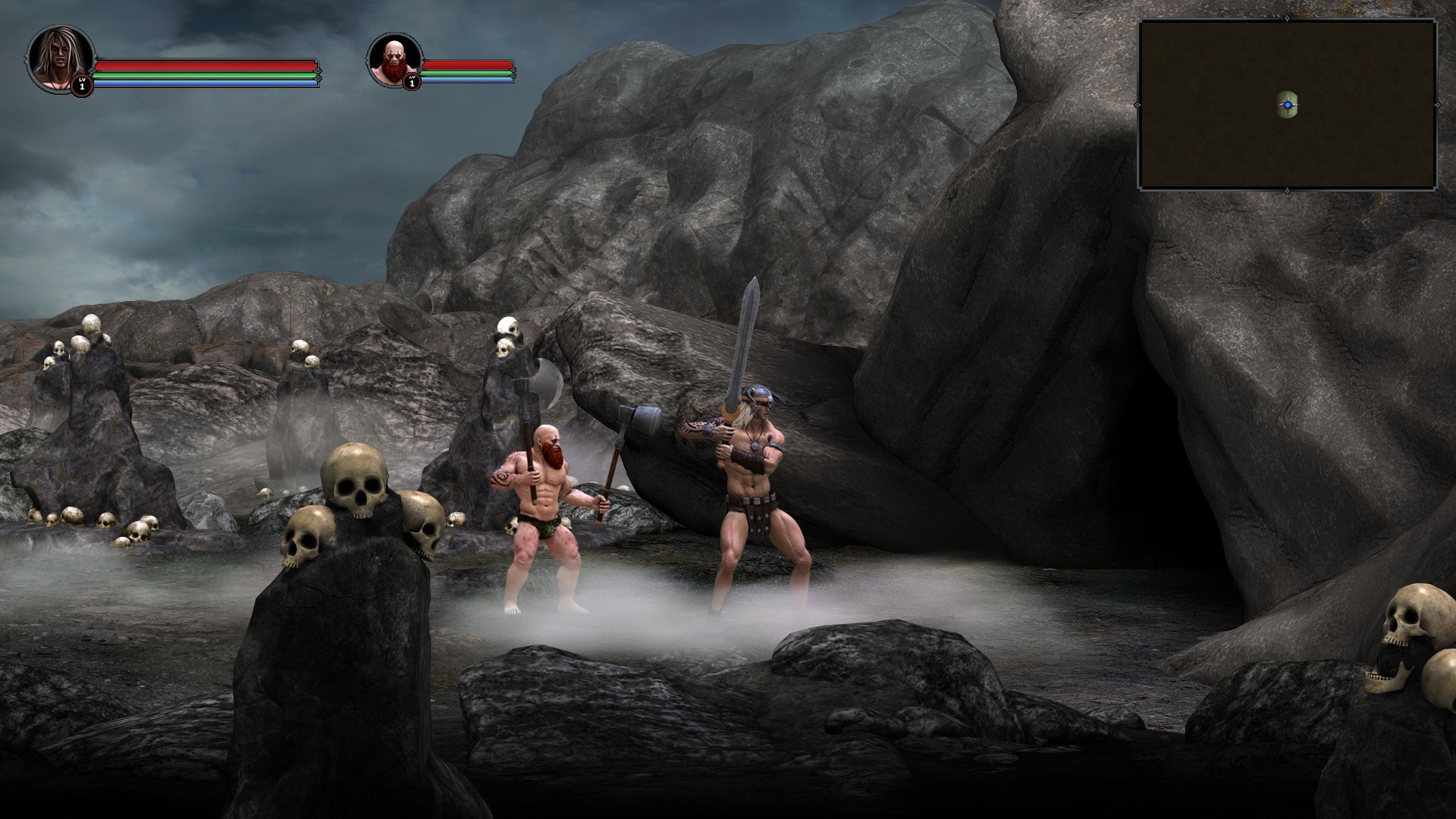Click the diamond marker on the minimap's right edge
1456x819 pixels.
1439,105
